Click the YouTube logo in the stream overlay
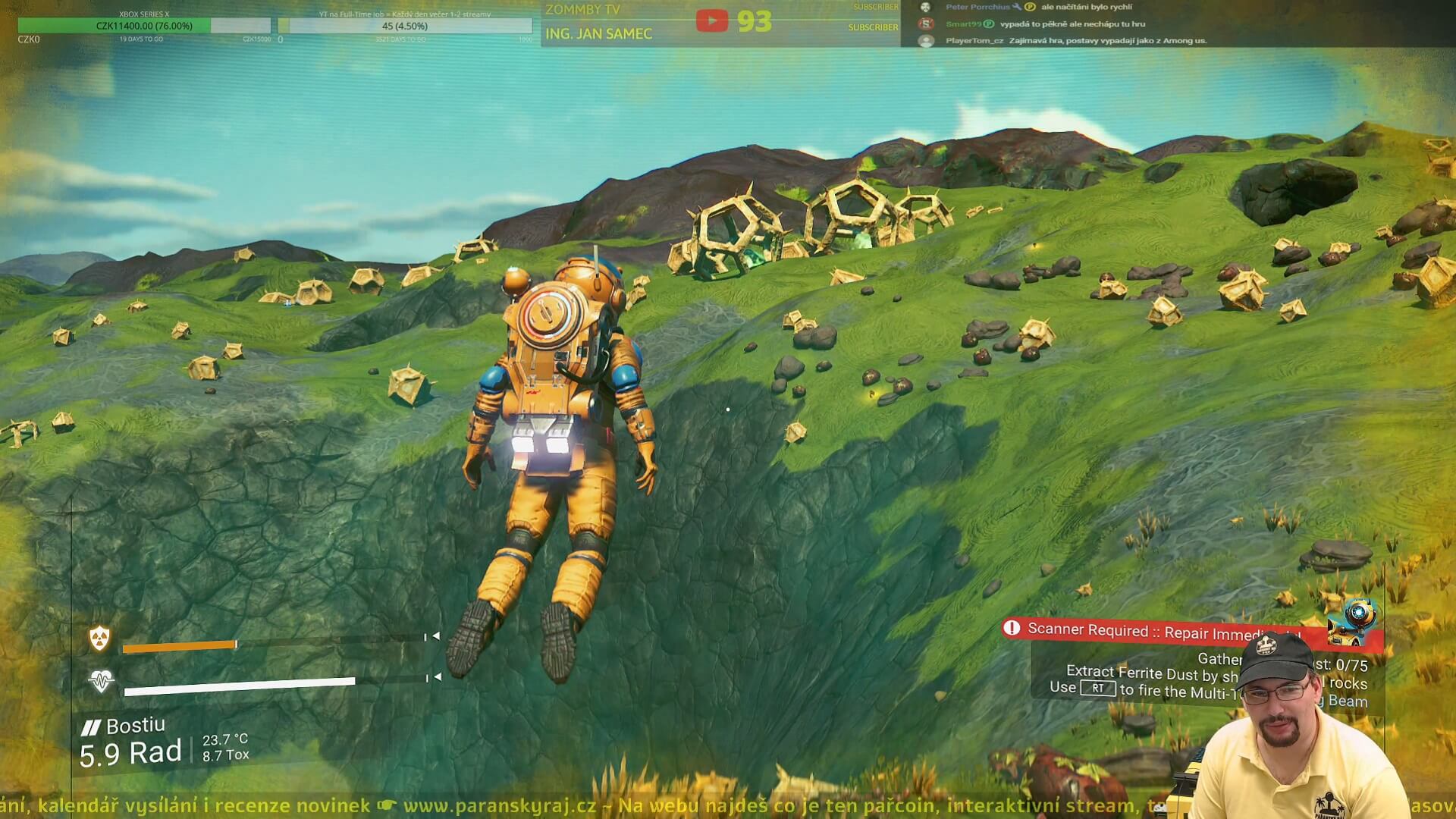This screenshot has width=1456, height=819. (x=711, y=20)
